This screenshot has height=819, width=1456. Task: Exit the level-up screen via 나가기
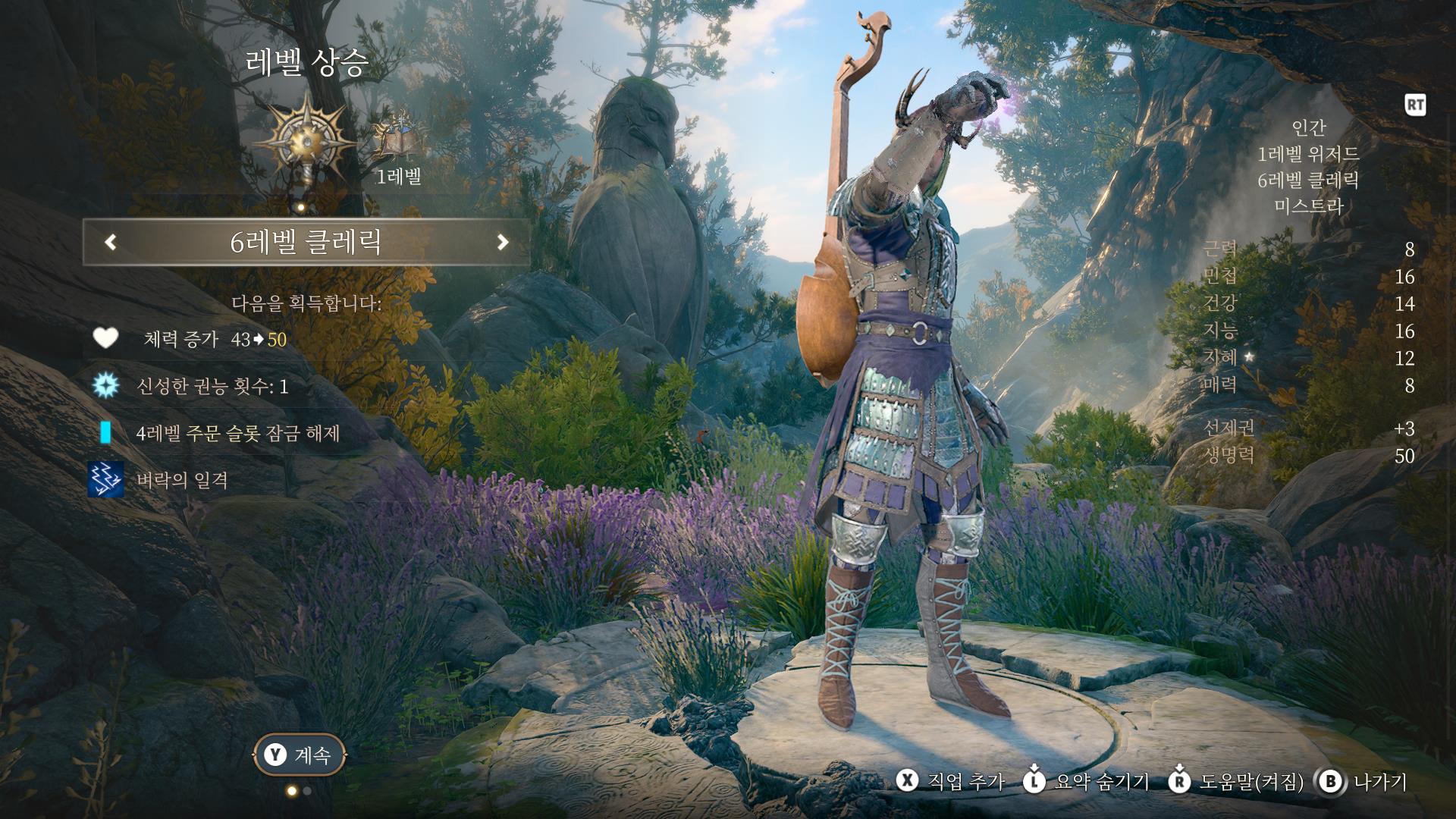pos(1363,782)
